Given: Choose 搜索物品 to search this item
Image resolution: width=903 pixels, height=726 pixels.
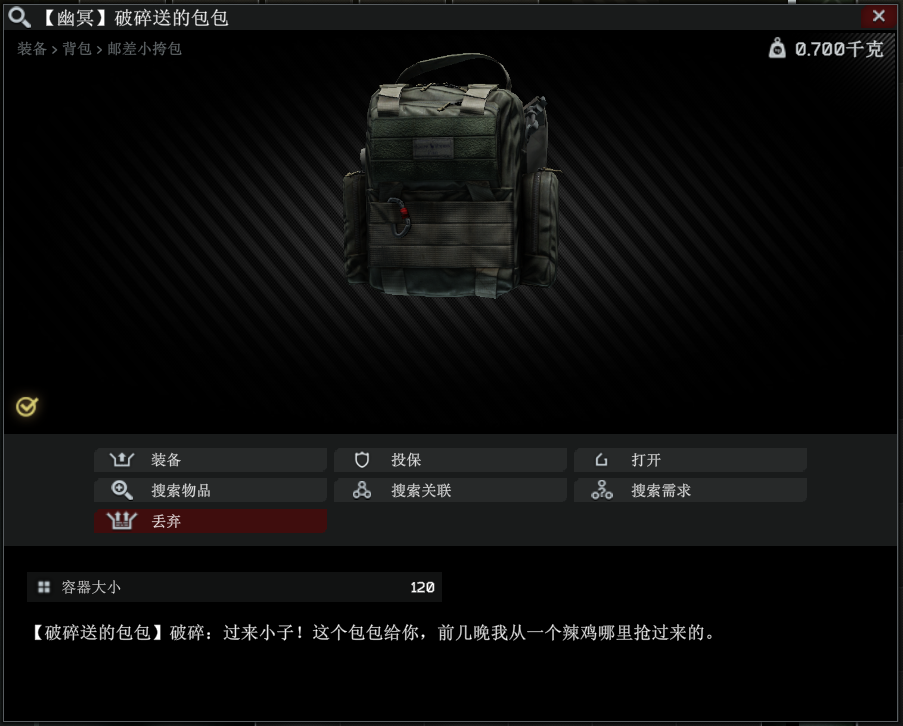Looking at the screenshot, I should pyautogui.click(x=210, y=491).
